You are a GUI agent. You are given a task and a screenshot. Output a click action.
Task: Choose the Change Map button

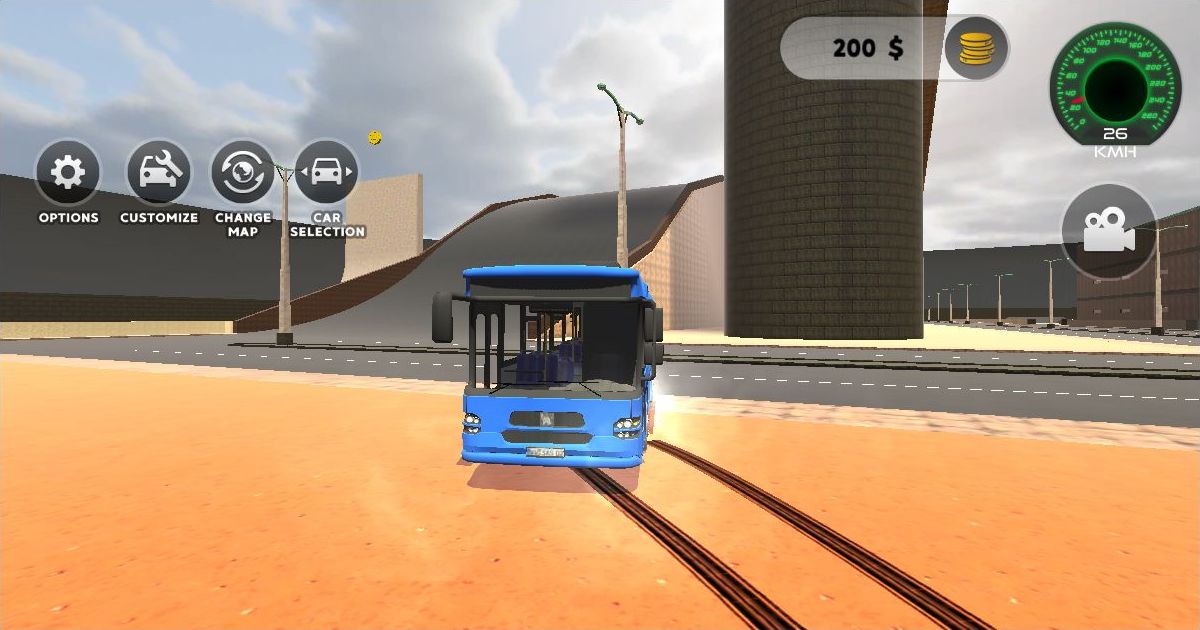[x=242, y=173]
